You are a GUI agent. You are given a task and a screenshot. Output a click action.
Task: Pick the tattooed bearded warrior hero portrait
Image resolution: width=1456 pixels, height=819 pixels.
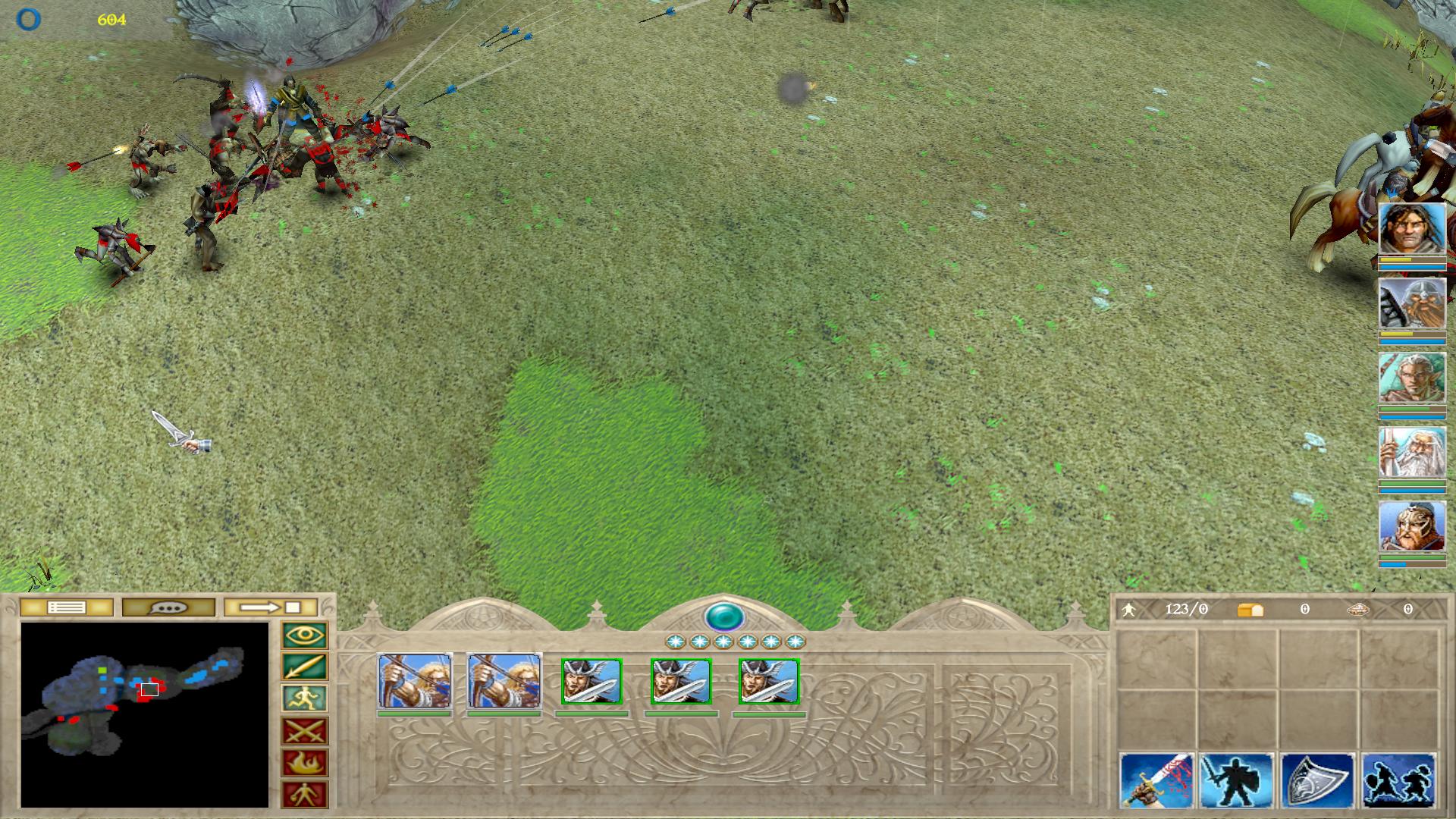(x=1412, y=526)
